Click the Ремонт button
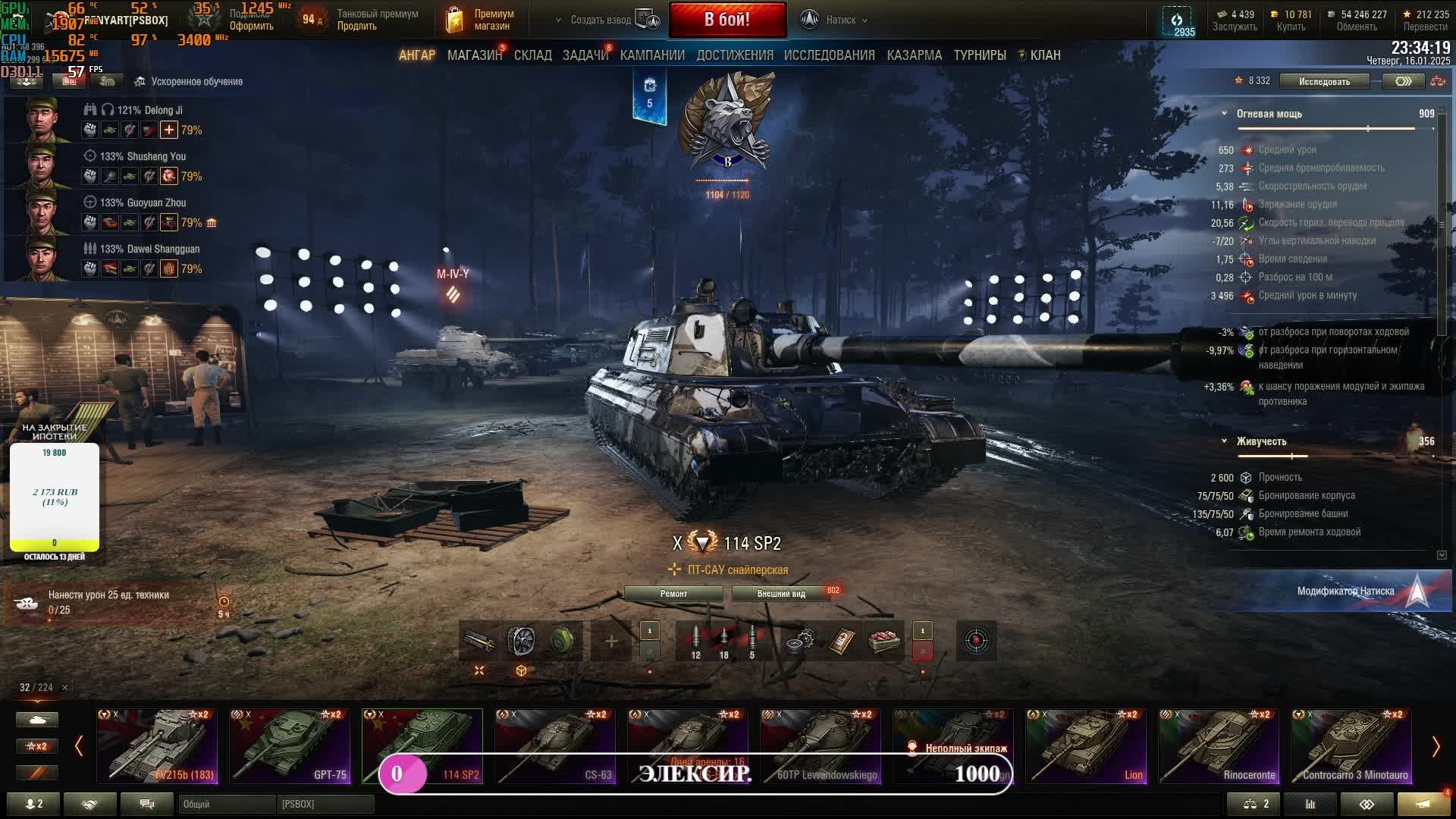The width and height of the screenshot is (1456, 819). click(673, 594)
